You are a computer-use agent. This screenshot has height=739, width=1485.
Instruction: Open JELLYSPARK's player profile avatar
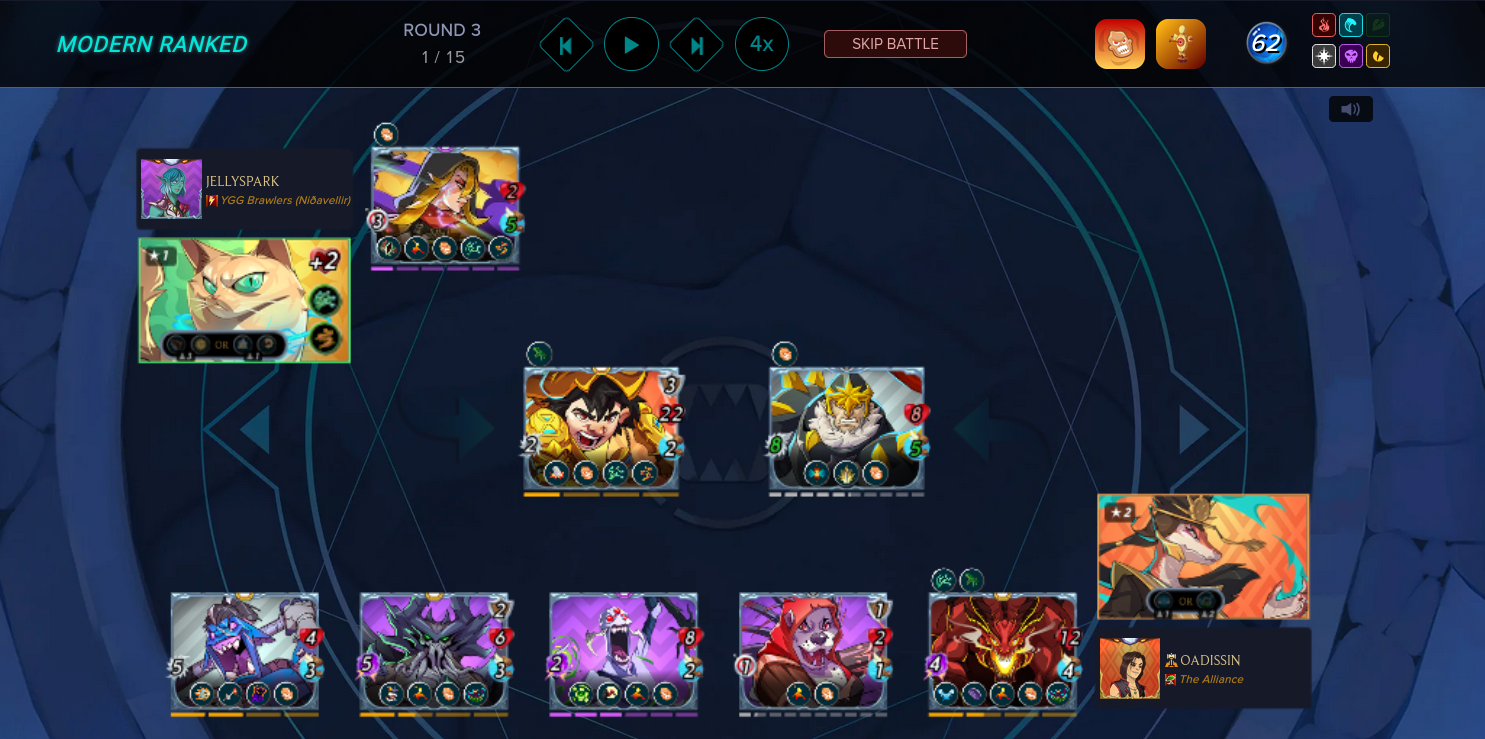point(171,189)
